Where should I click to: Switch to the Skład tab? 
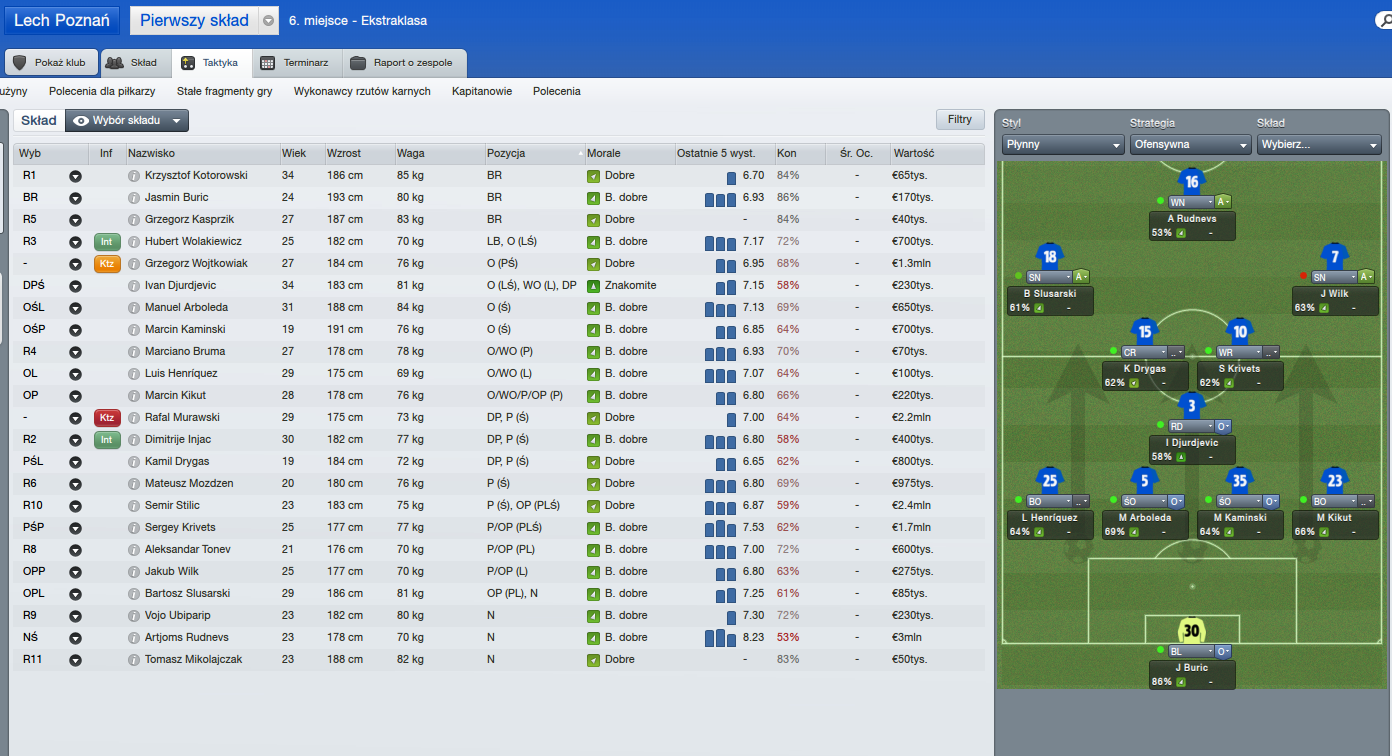coord(132,62)
